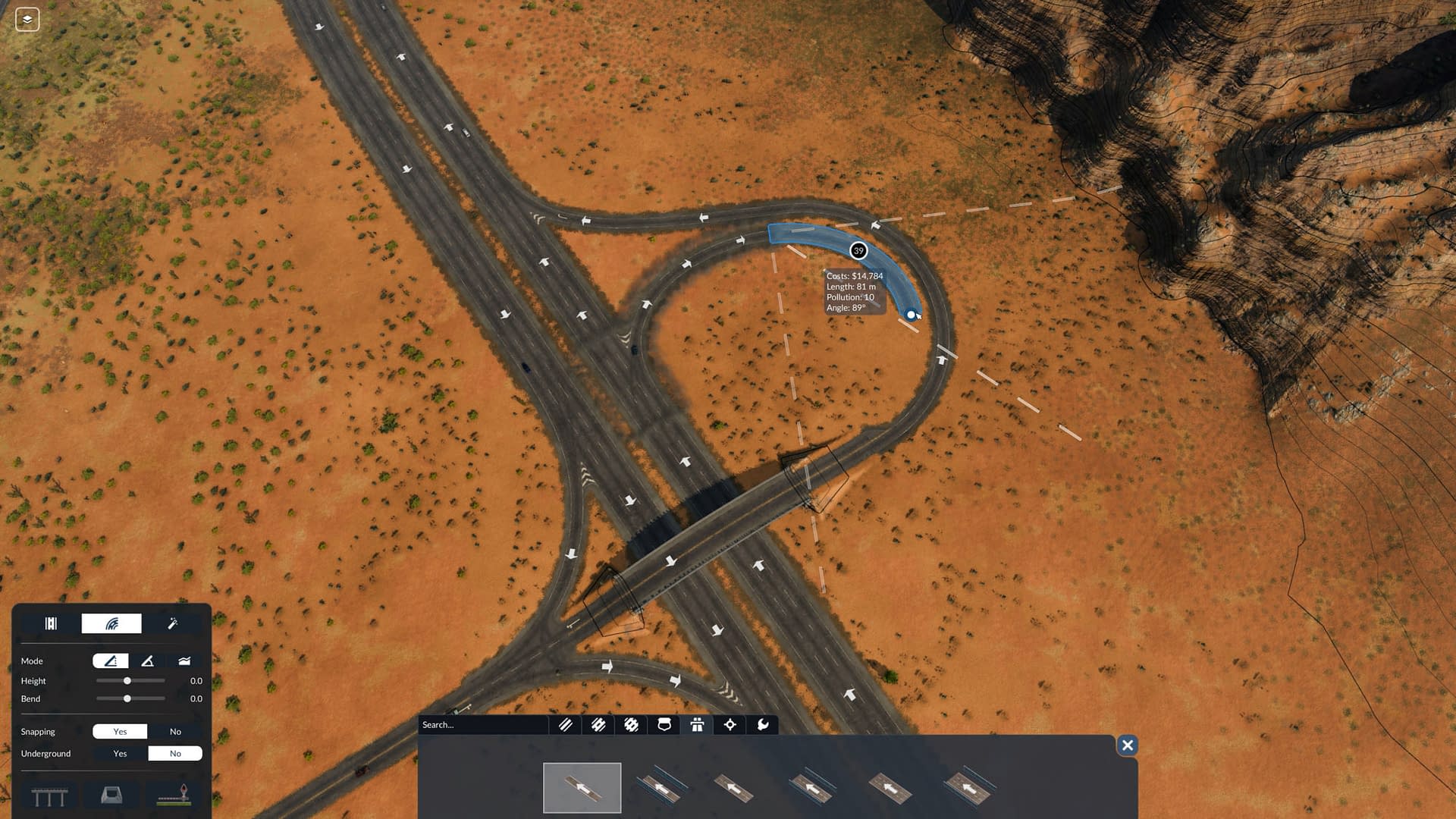1456x819 pixels.
Task: Open the shield-icon road category tab
Action: point(664,725)
